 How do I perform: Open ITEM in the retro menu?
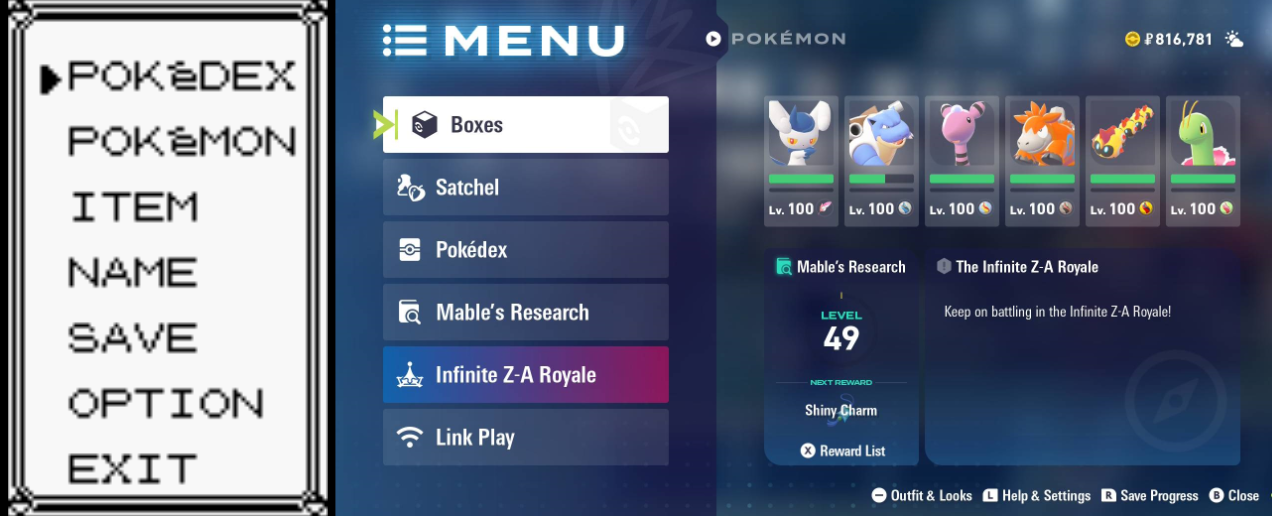click(x=134, y=207)
